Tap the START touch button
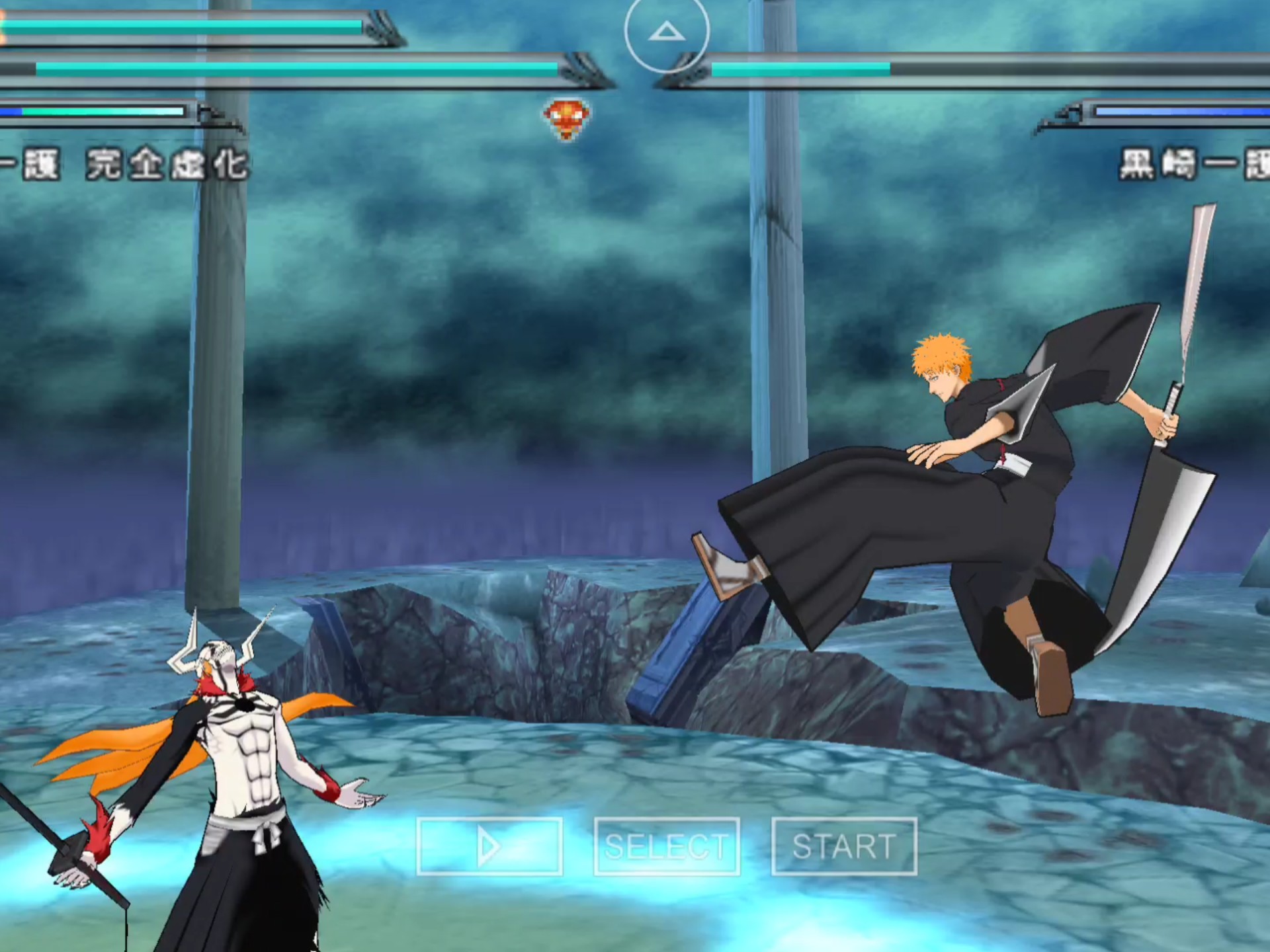 (x=844, y=846)
